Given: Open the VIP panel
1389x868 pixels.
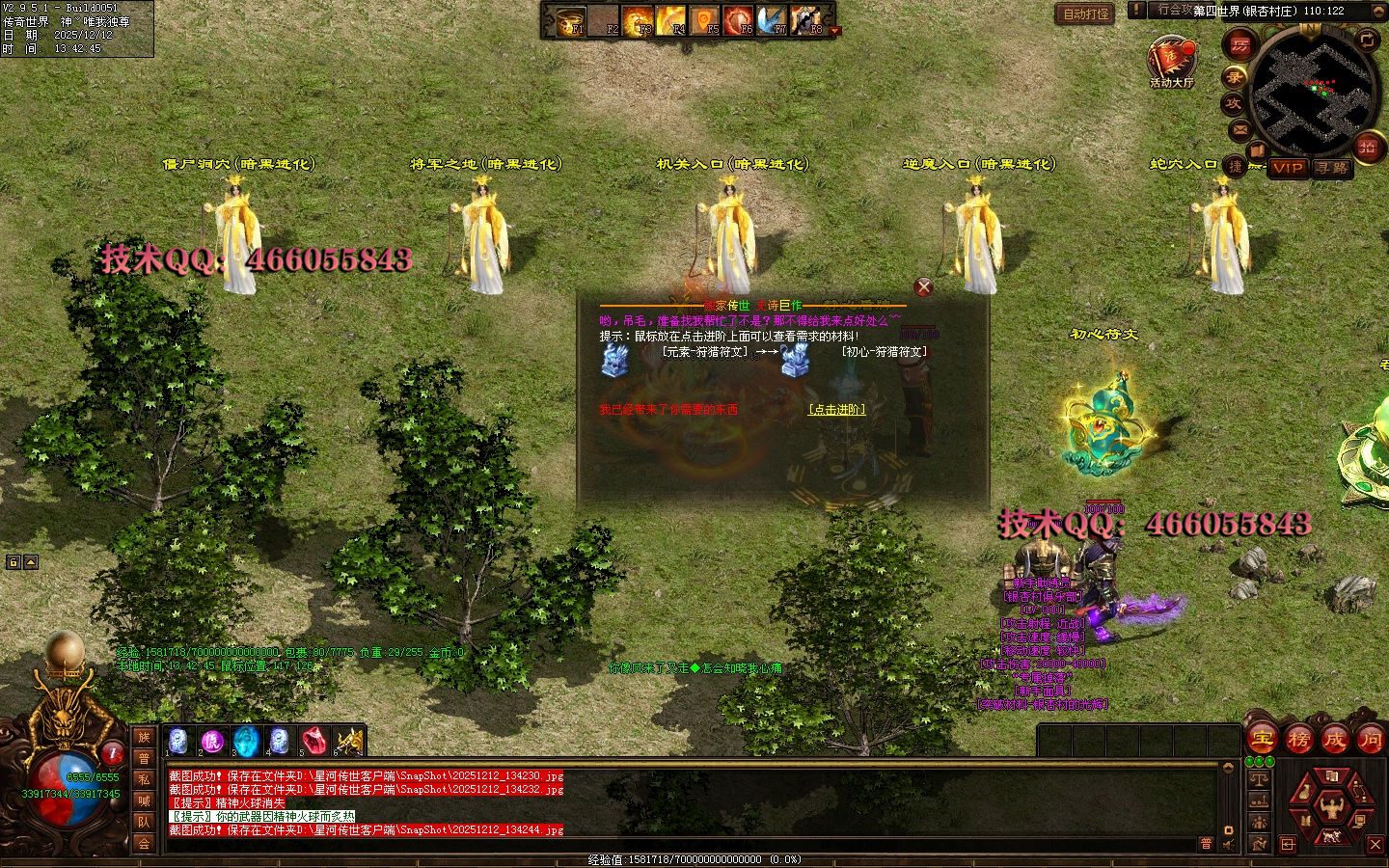Looking at the screenshot, I should [1287, 168].
